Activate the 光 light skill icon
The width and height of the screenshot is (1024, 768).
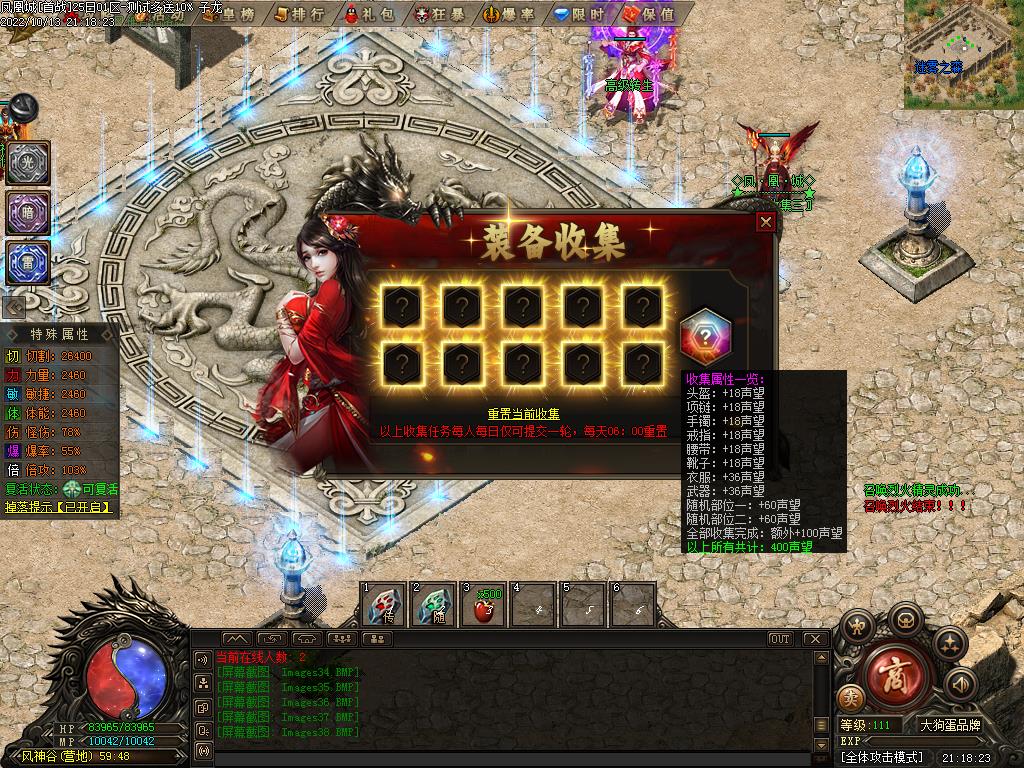28,163
